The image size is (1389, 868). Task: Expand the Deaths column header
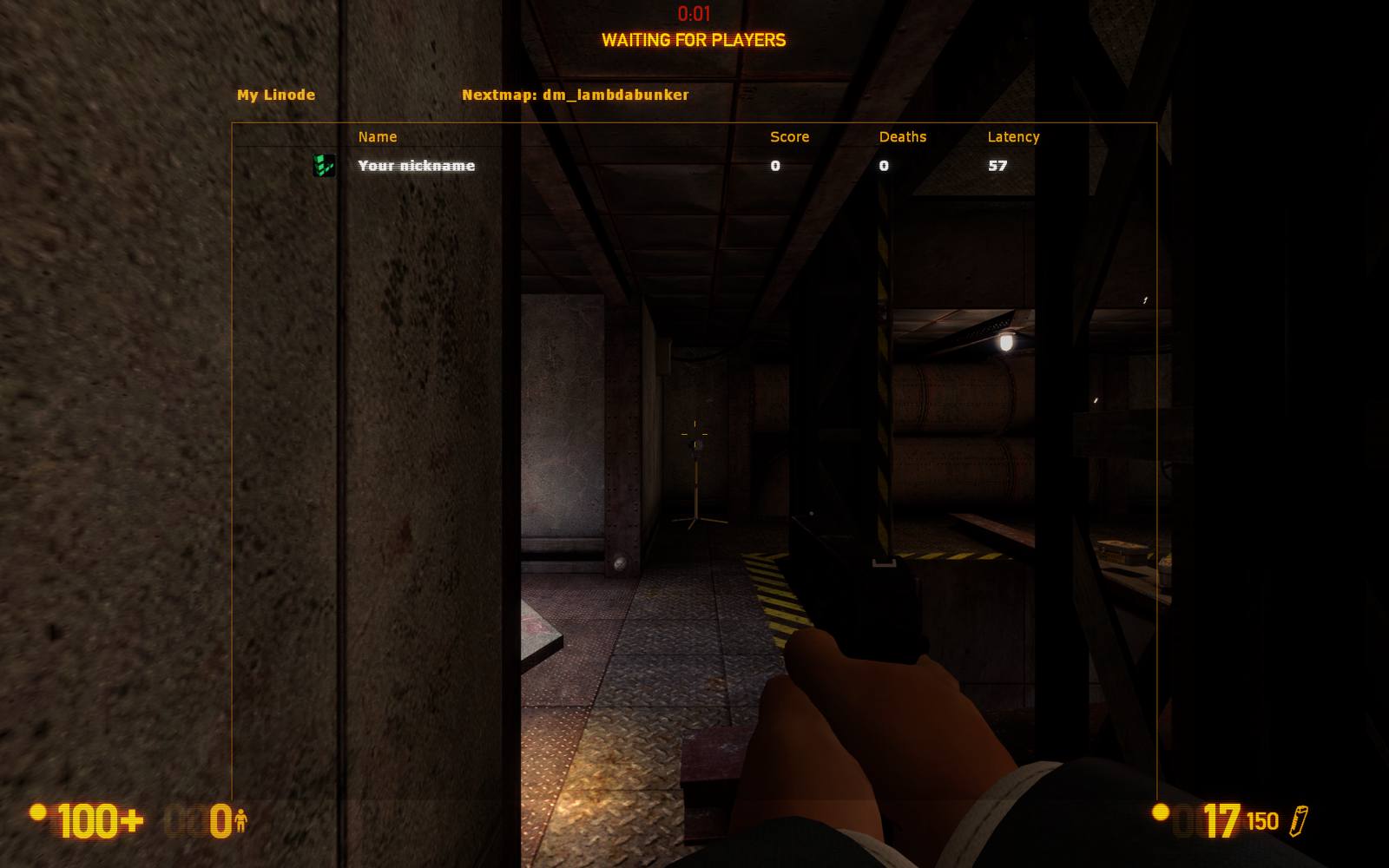pyautogui.click(x=903, y=136)
